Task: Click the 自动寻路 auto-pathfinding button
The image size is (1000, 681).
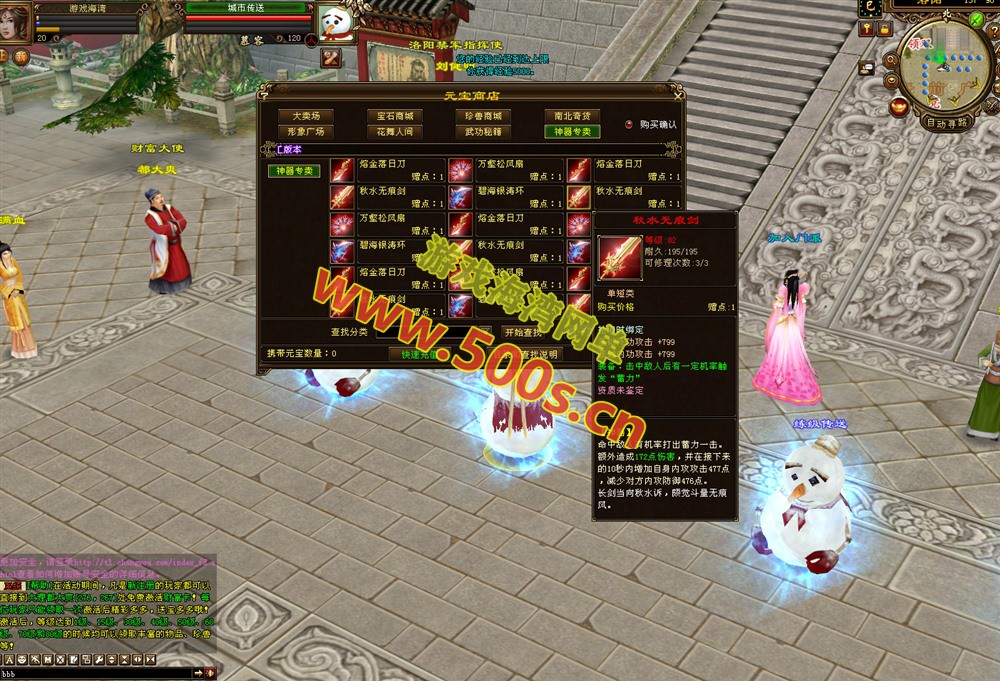Action: pyautogui.click(x=947, y=124)
